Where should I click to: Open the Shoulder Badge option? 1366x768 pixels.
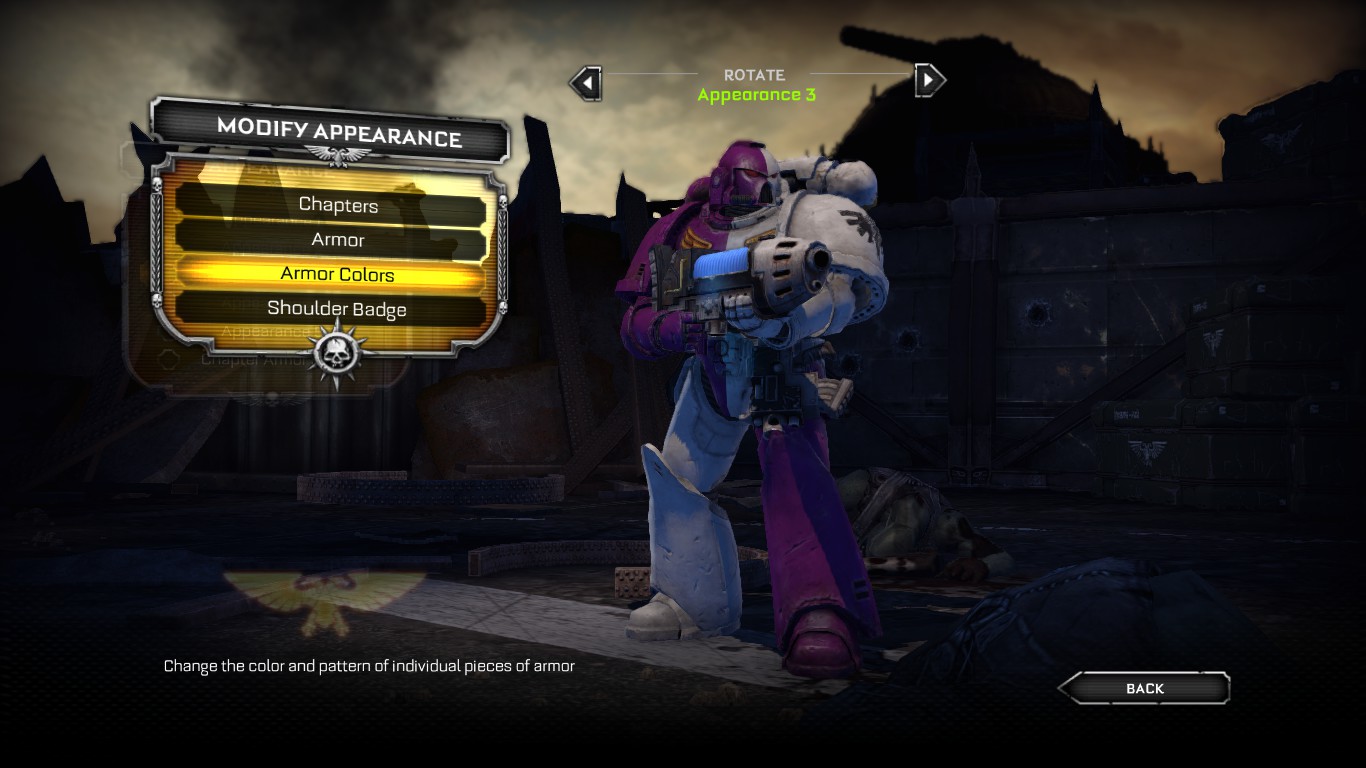[338, 309]
